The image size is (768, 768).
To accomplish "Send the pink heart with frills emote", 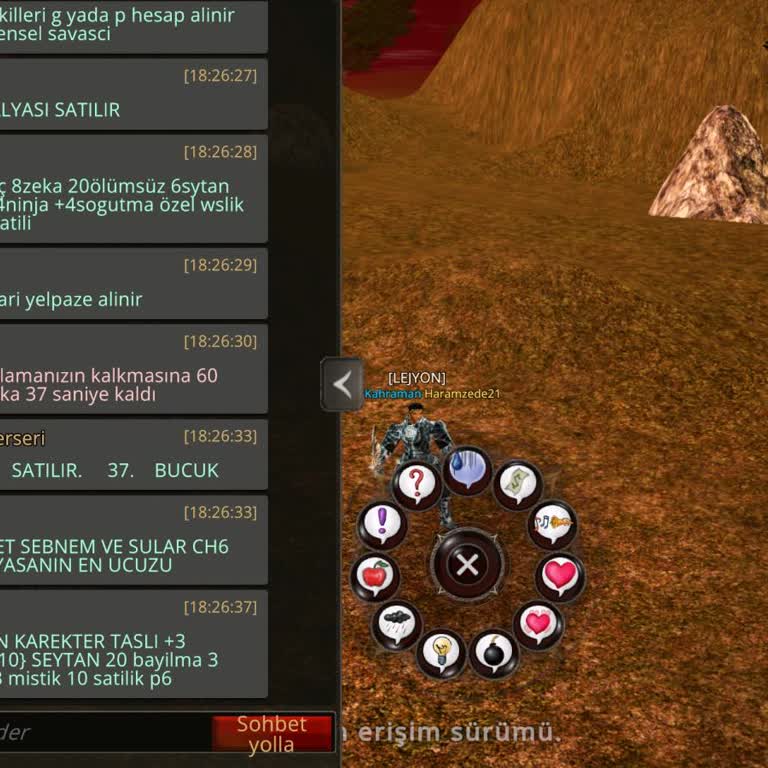I will click(x=538, y=625).
